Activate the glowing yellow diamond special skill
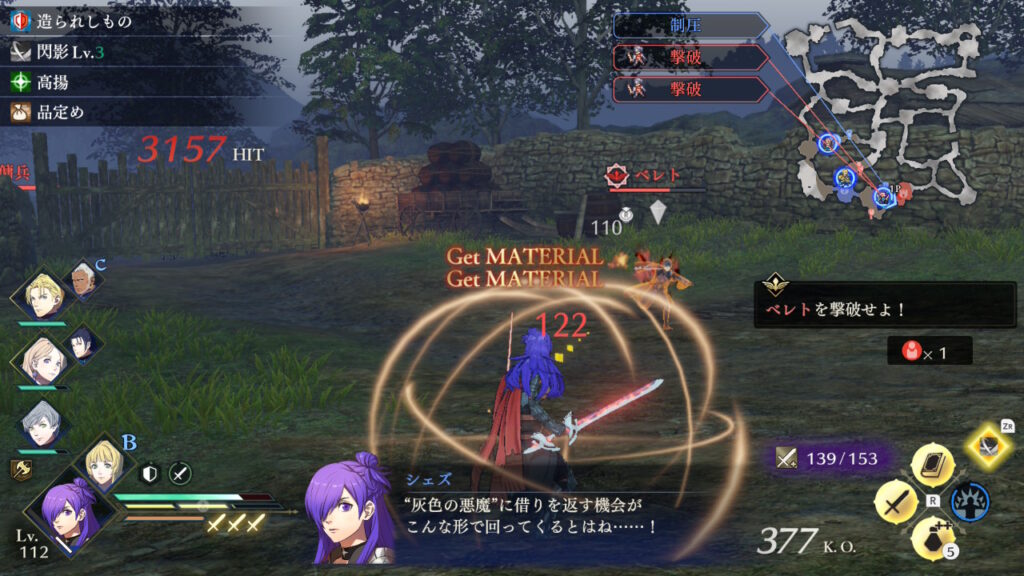This screenshot has height=576, width=1024. pos(990,446)
